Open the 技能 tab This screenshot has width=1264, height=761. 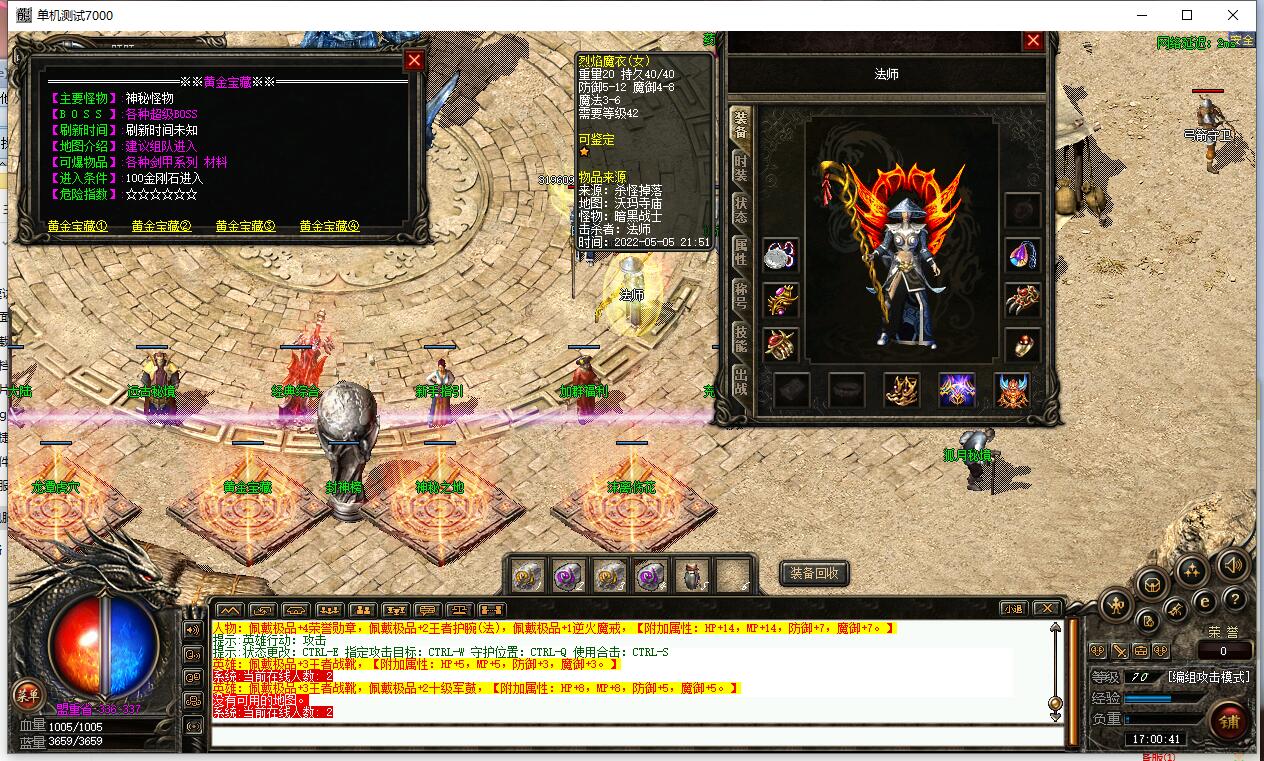coord(740,338)
